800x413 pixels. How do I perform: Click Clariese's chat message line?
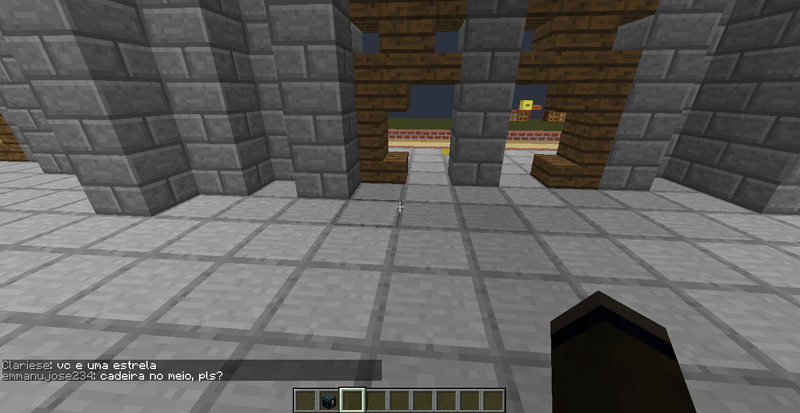point(79,365)
